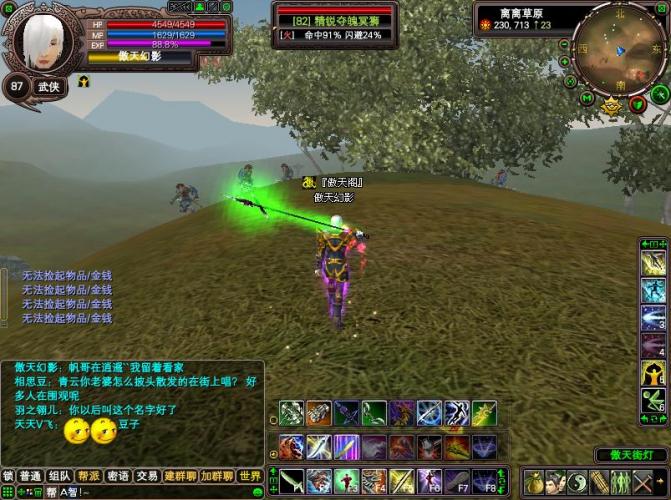Viewport: 671px width, 500px height.
Task: Use the golden helmet skill on right bar
Action: tap(653, 373)
